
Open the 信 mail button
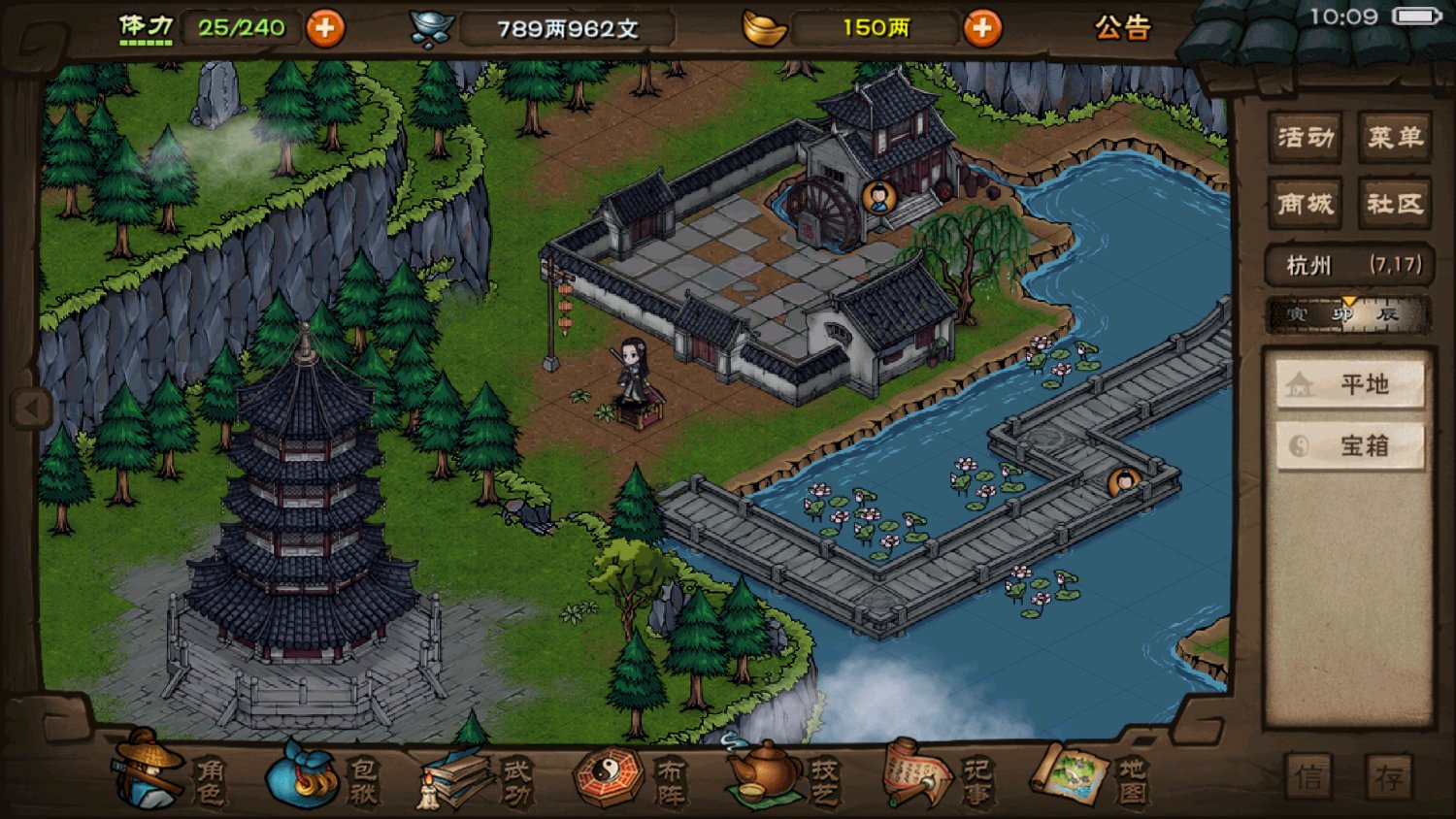click(1308, 777)
